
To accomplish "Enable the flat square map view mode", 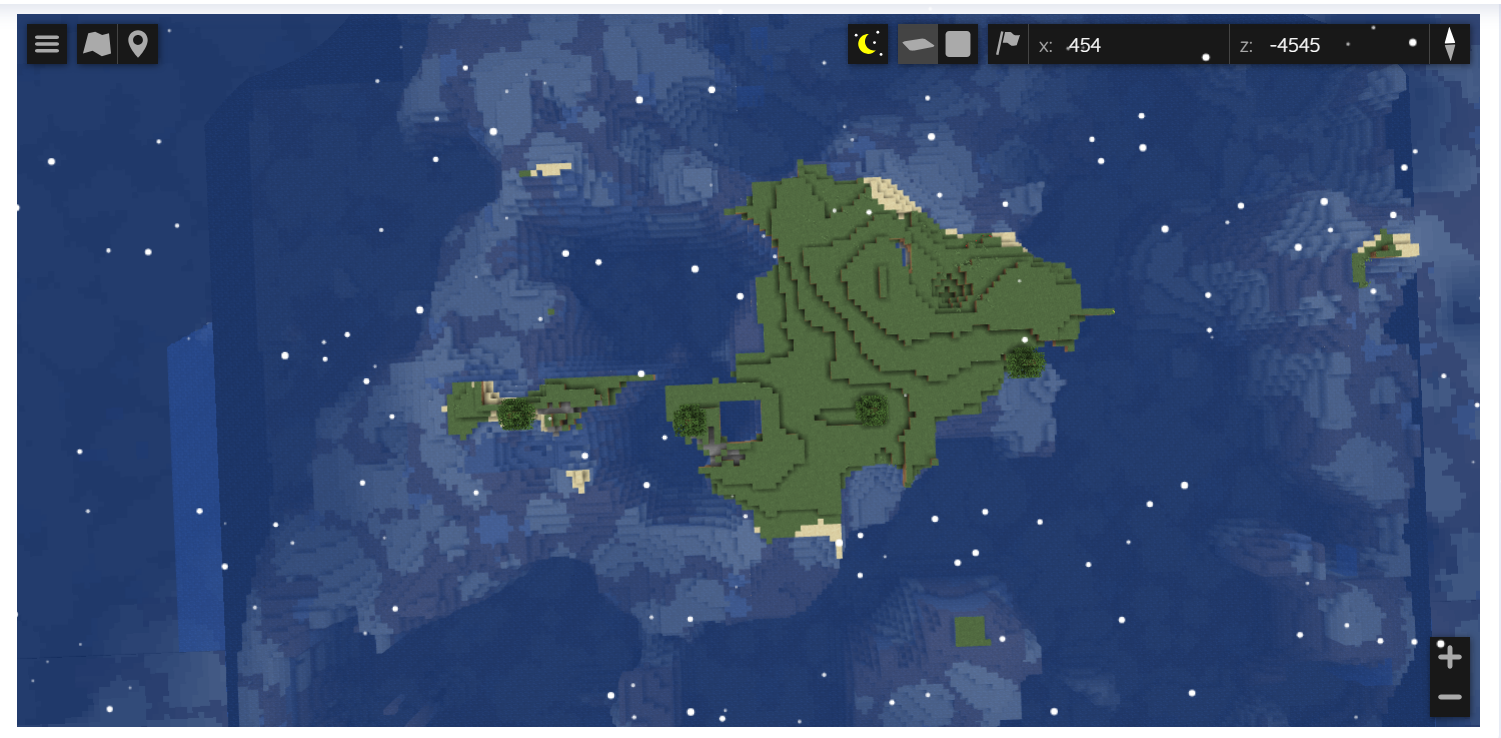I will (x=957, y=44).
